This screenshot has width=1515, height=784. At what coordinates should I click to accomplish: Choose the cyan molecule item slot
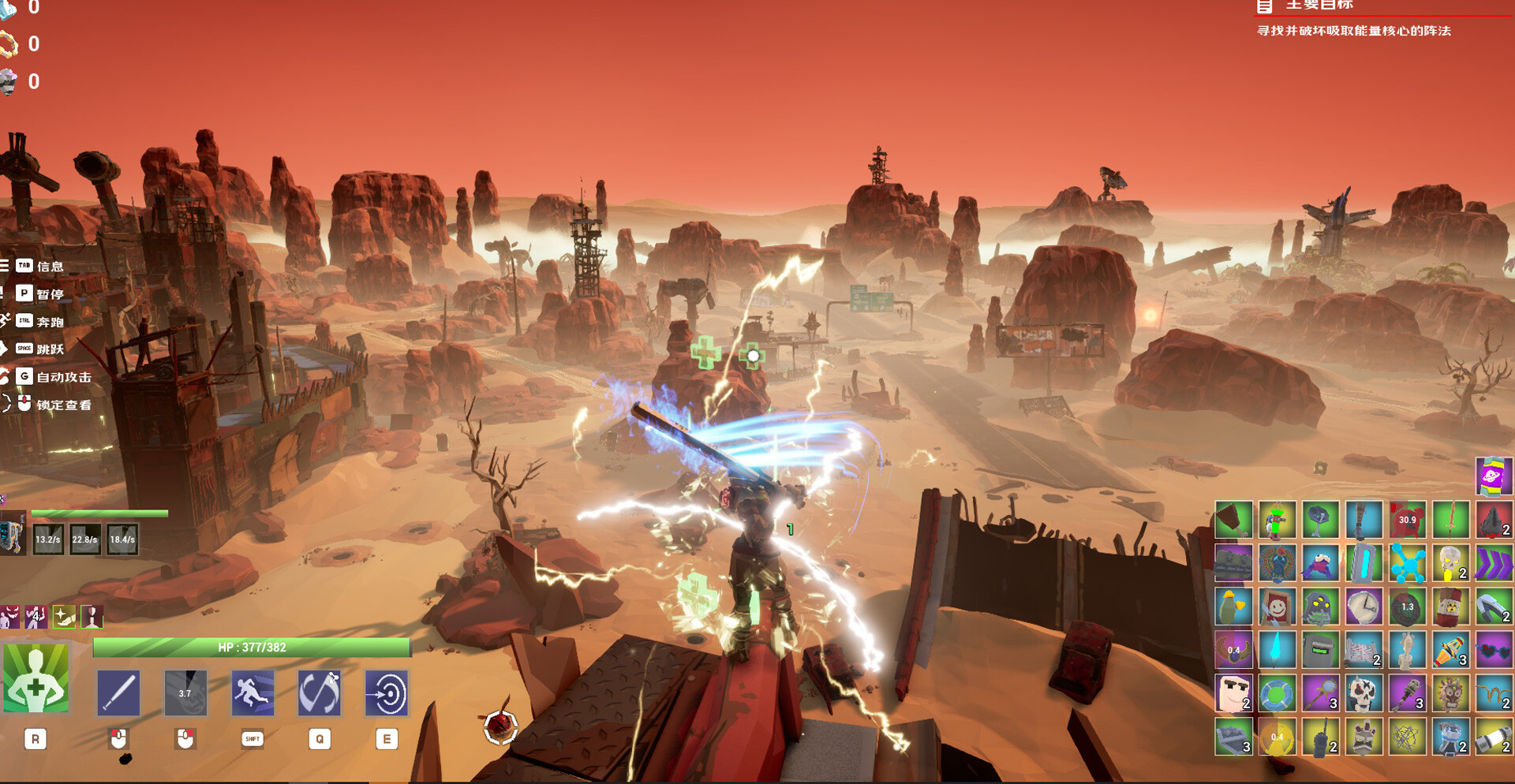tap(1406, 564)
